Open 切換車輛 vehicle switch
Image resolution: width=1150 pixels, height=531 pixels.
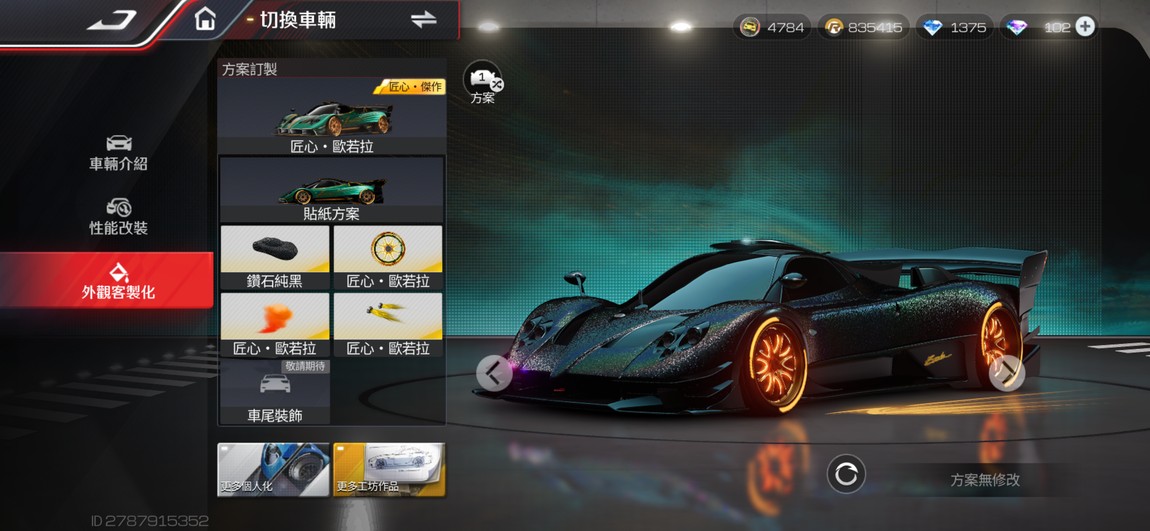424,20
